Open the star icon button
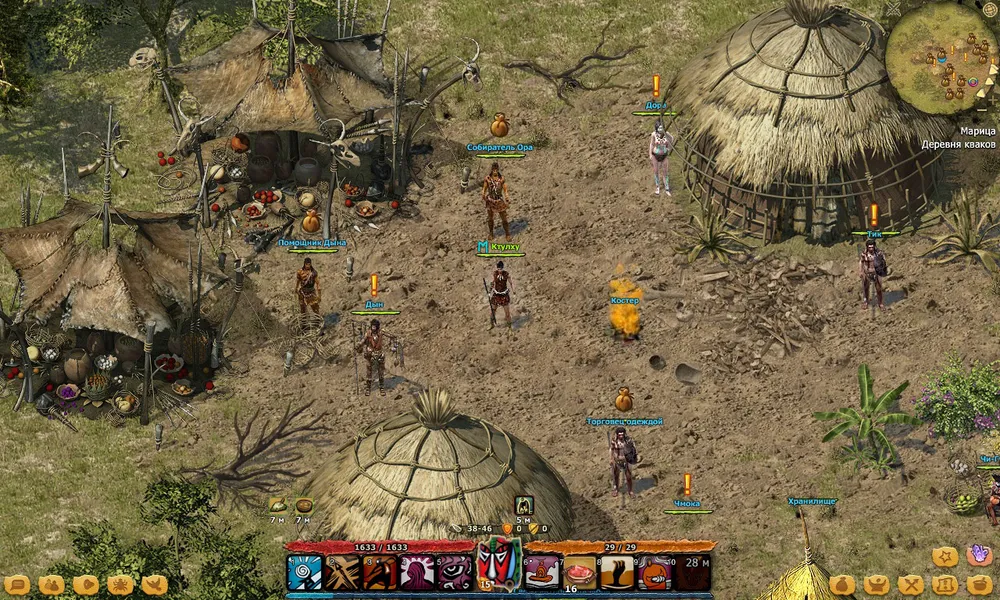The width and height of the screenshot is (1000, 600). (x=945, y=556)
